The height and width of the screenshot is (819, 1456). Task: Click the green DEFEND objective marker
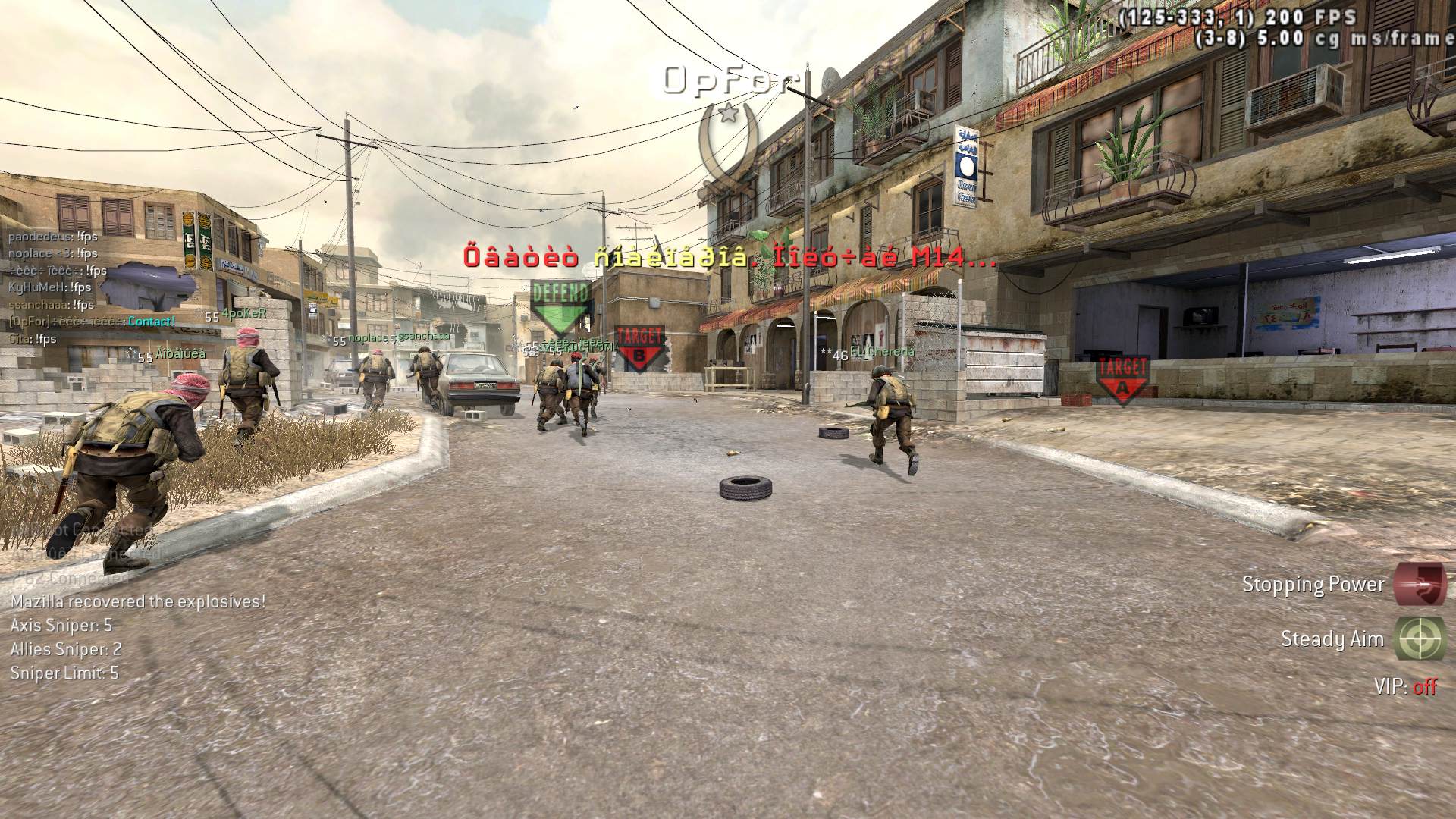click(560, 306)
